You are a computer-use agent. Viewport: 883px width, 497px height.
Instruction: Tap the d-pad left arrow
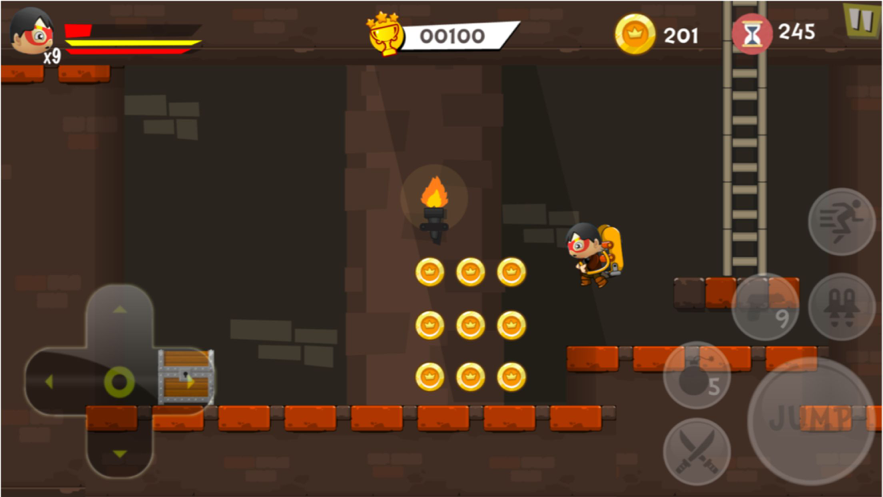(50, 382)
